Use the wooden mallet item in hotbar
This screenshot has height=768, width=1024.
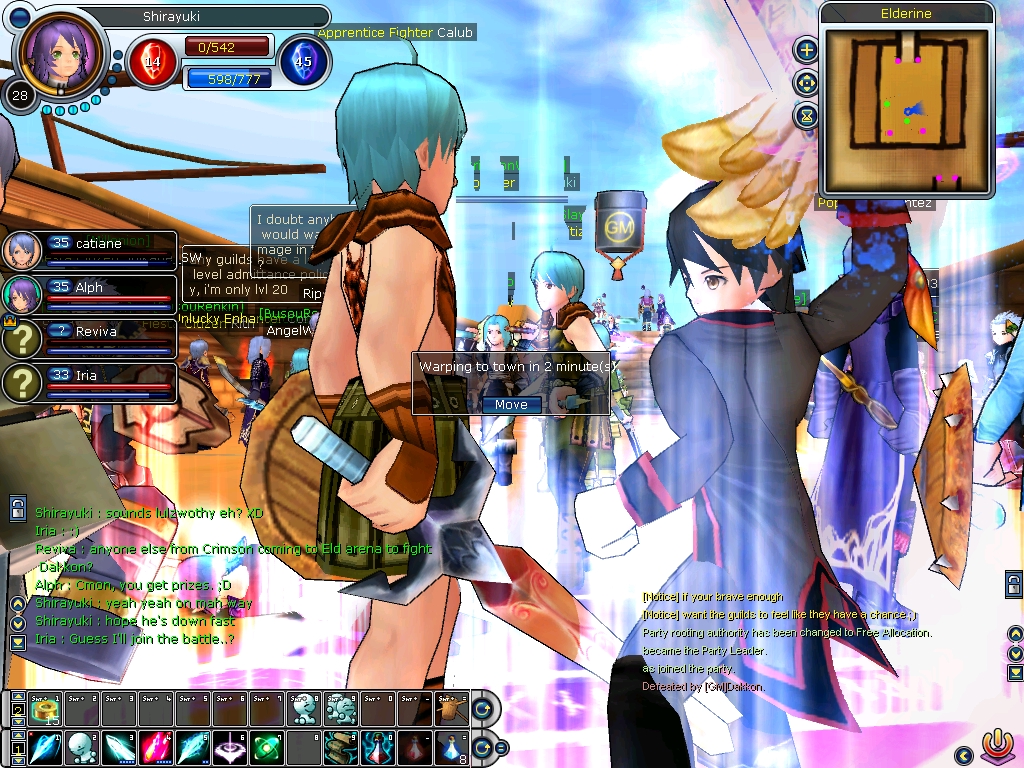click(x=452, y=710)
